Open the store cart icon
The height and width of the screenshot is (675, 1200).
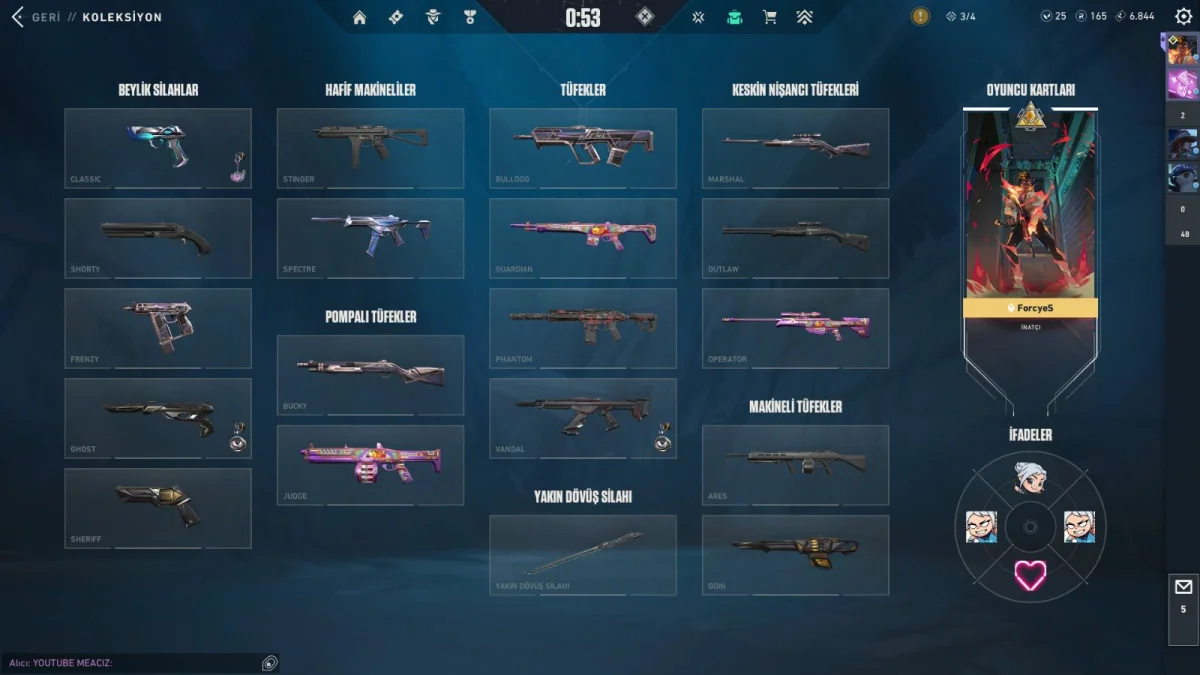click(769, 17)
